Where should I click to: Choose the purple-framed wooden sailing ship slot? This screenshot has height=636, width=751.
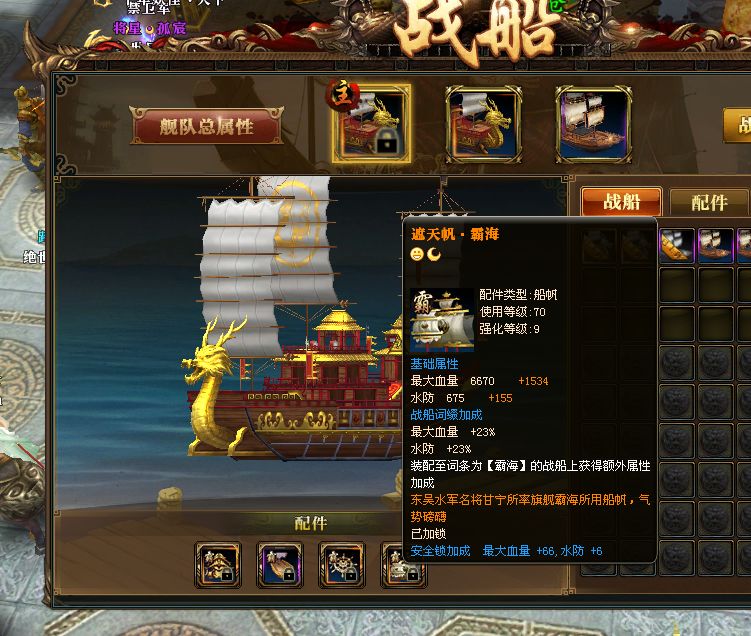594,124
